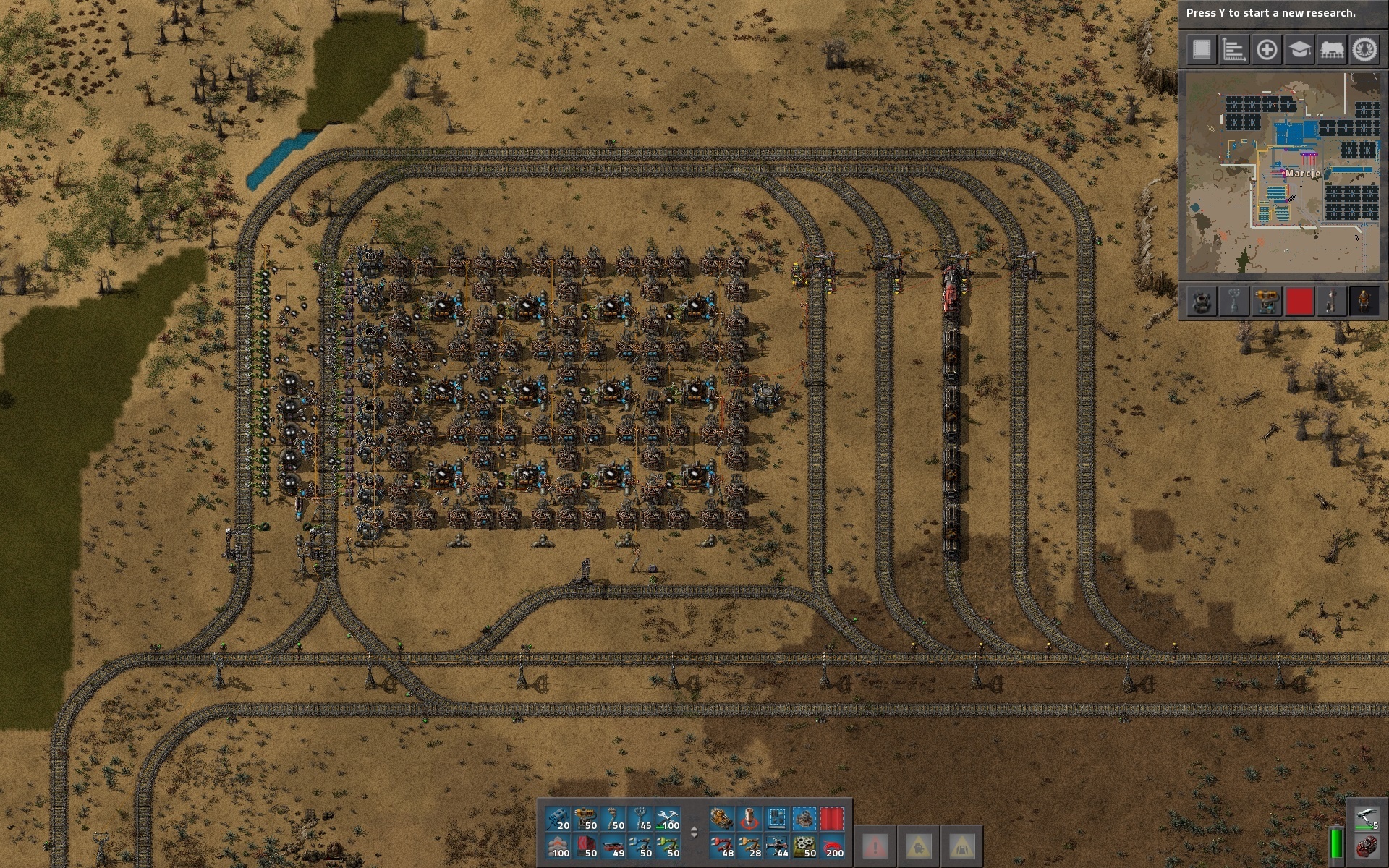Click the circled plus bonuses button
Viewport: 1389px width, 868px height.
coord(1267,50)
